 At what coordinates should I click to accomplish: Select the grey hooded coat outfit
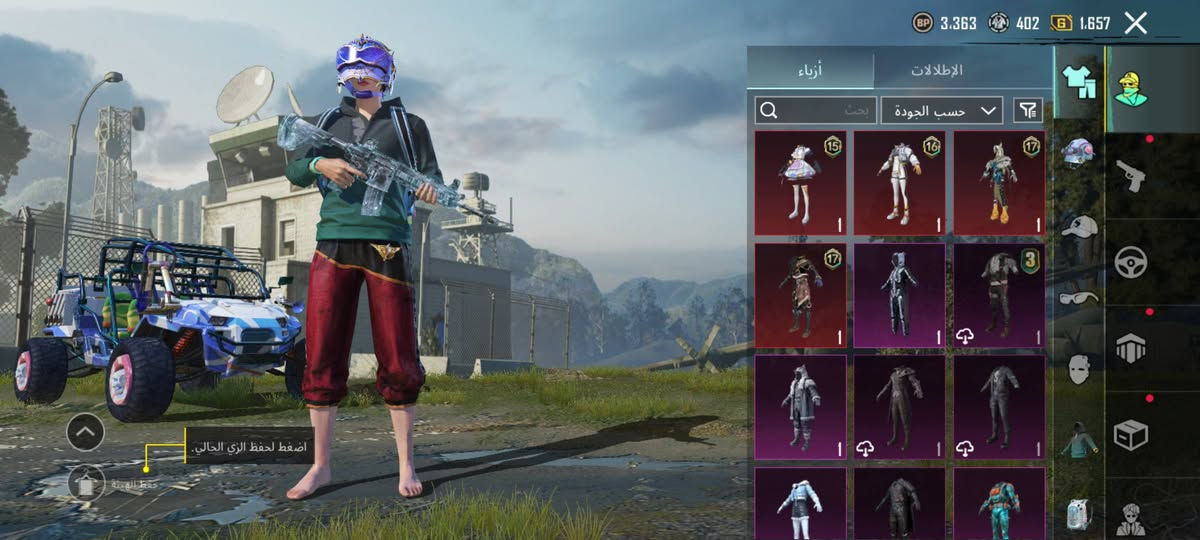(800, 408)
